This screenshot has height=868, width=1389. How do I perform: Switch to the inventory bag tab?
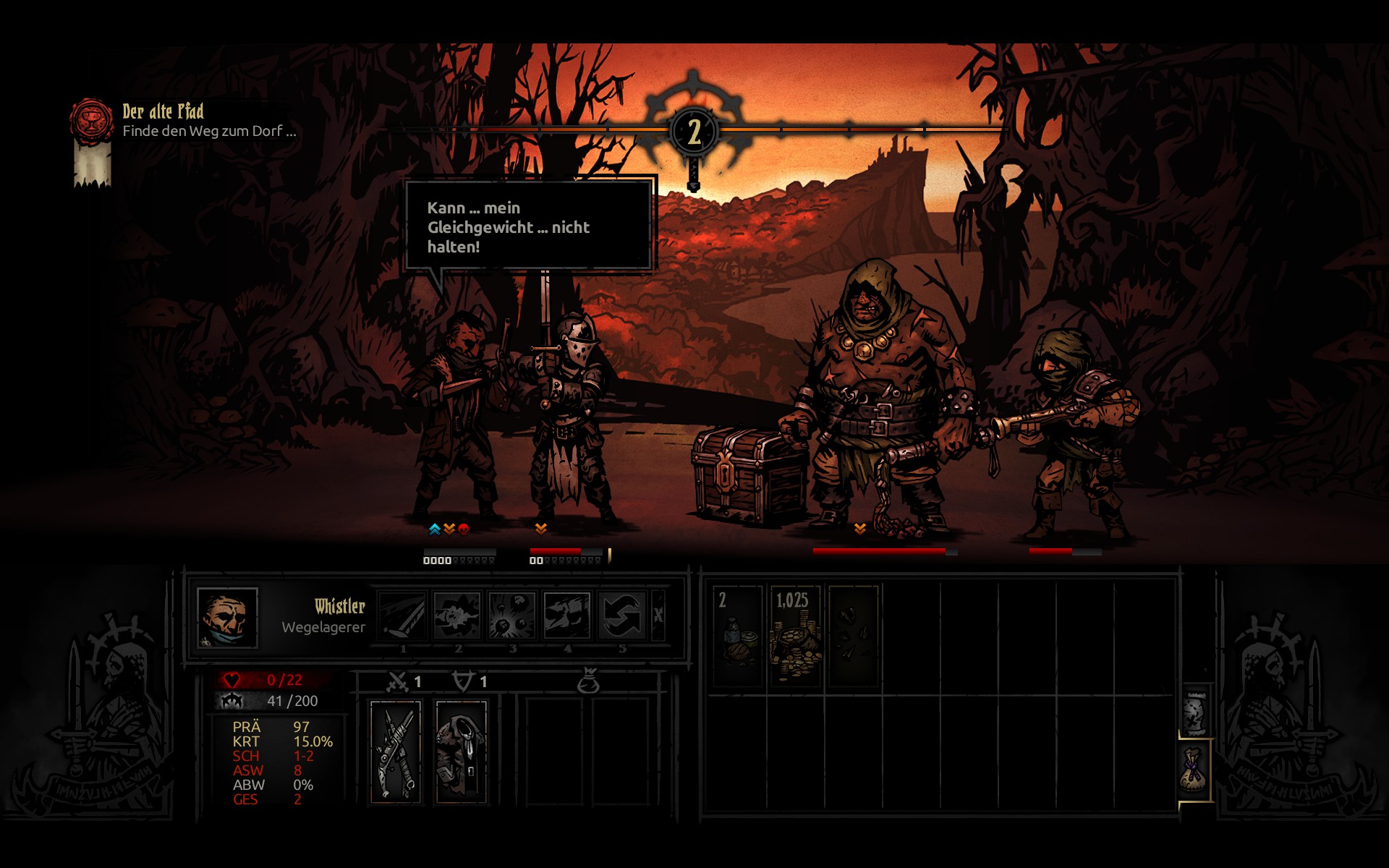1195,771
